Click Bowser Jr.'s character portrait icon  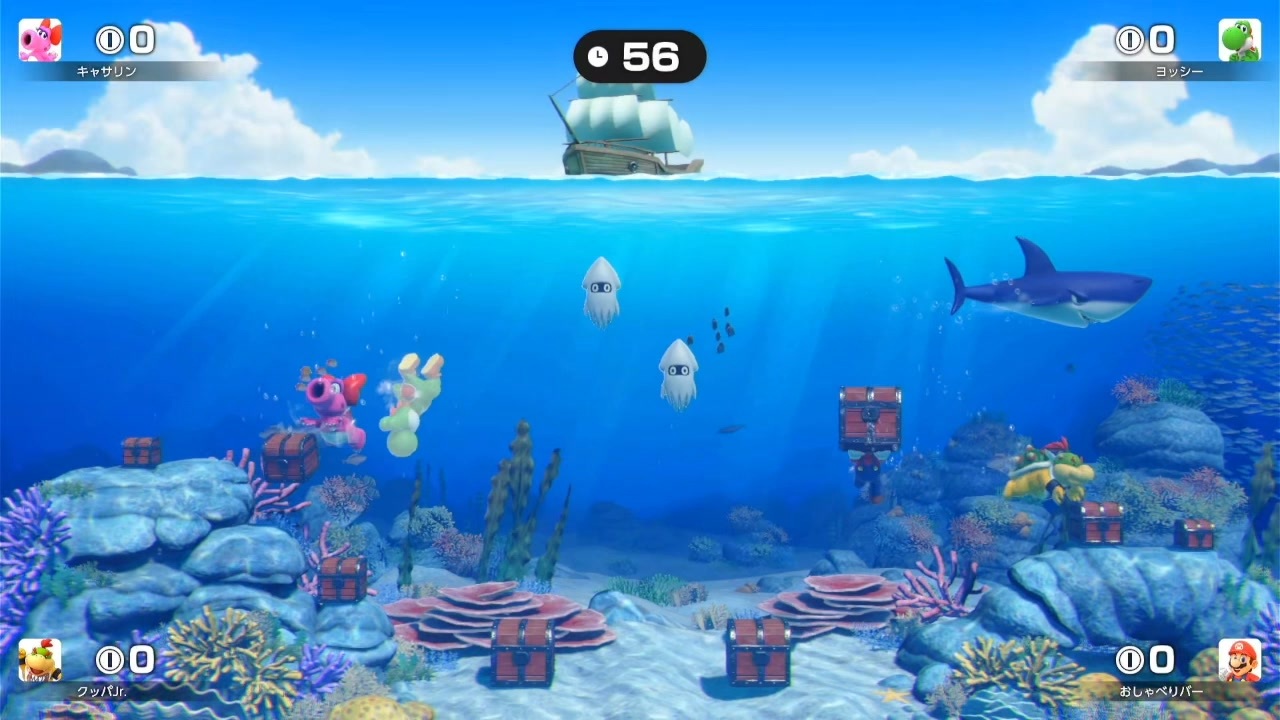pos(40,660)
